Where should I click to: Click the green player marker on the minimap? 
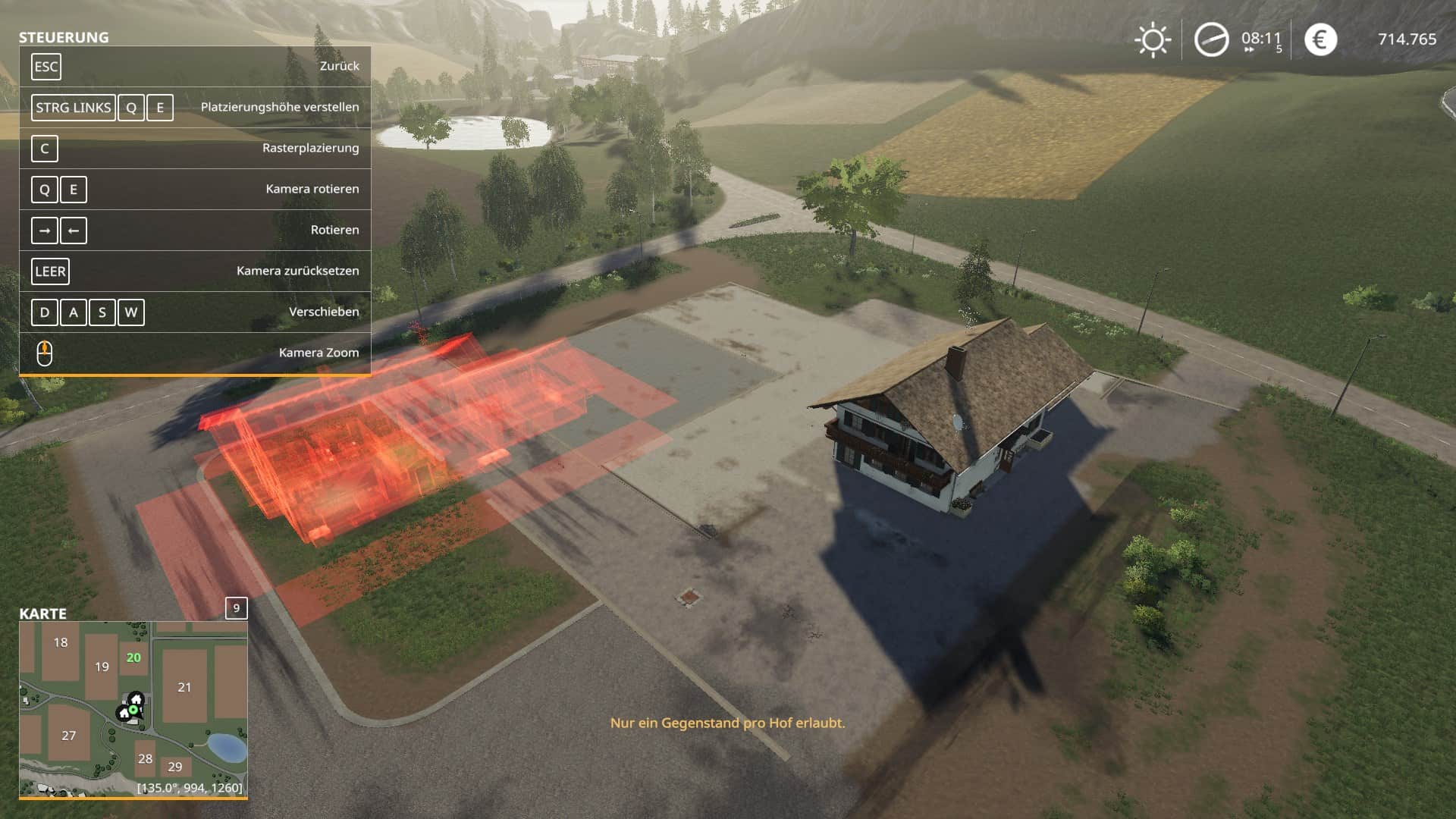pos(133,711)
